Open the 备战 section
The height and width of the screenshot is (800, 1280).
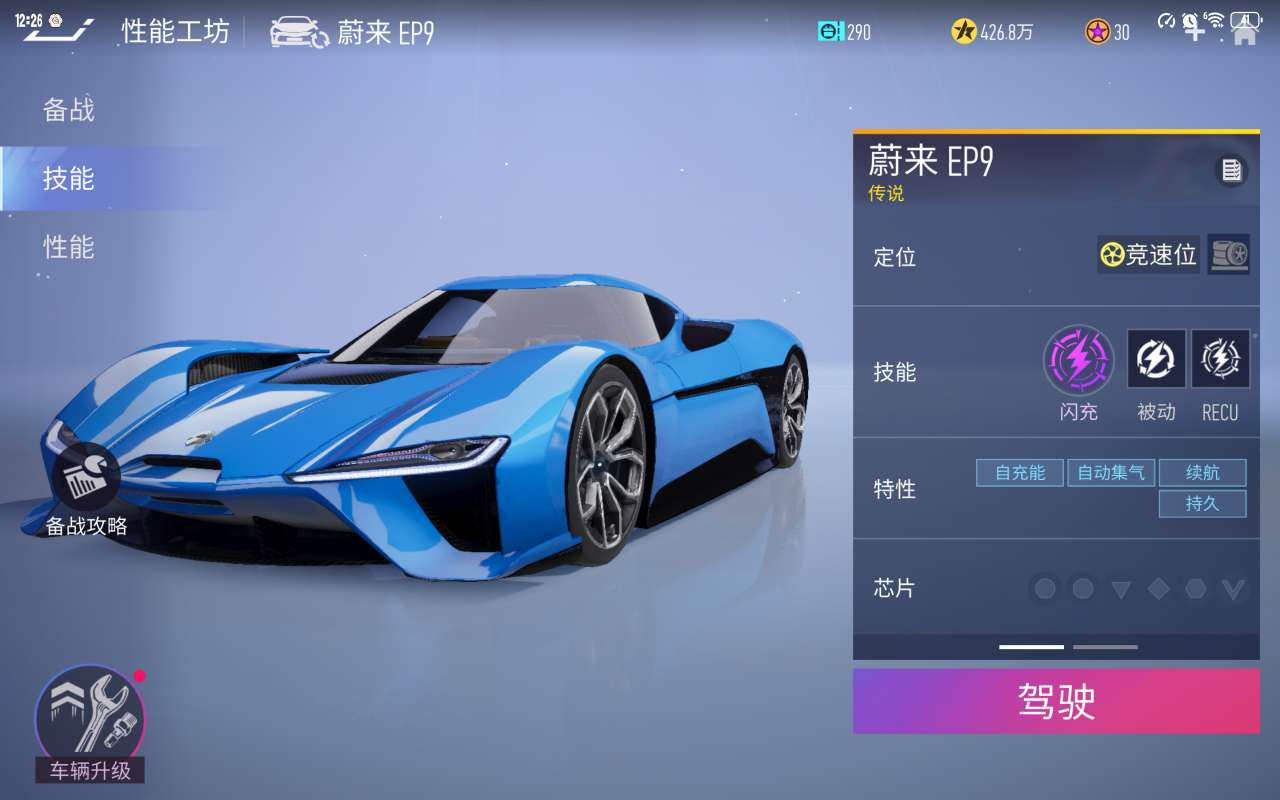pos(69,110)
